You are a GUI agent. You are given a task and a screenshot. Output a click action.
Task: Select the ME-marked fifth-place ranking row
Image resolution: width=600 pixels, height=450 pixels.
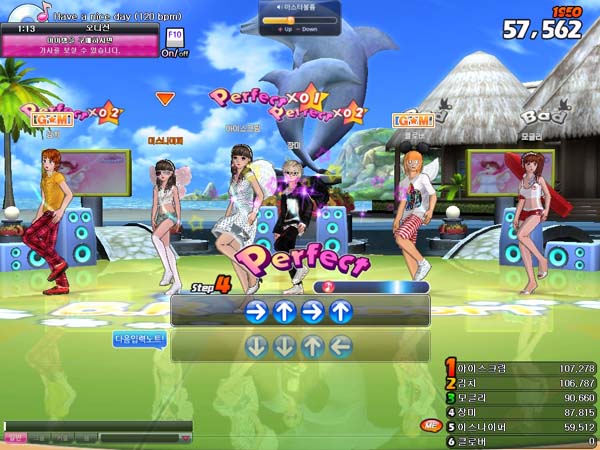click(520, 426)
